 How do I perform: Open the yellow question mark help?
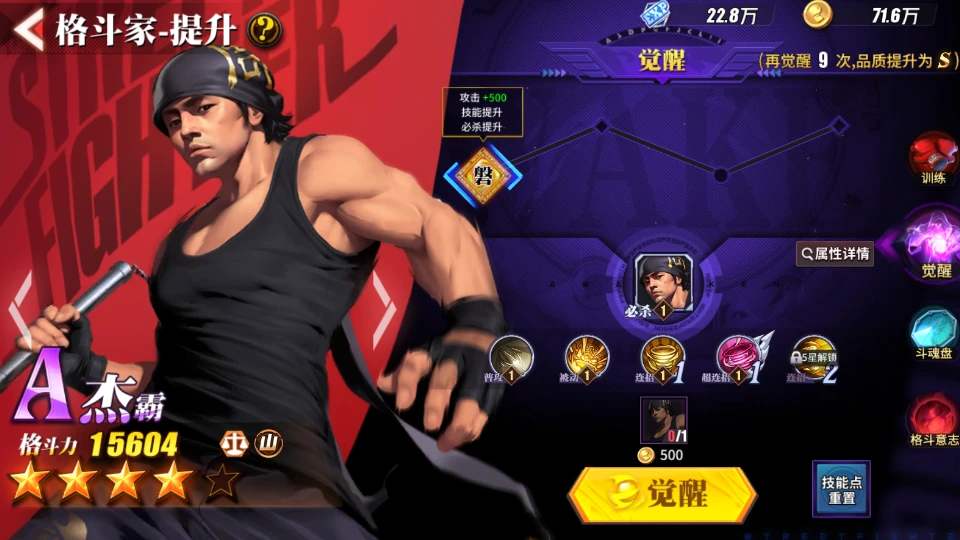(265, 30)
